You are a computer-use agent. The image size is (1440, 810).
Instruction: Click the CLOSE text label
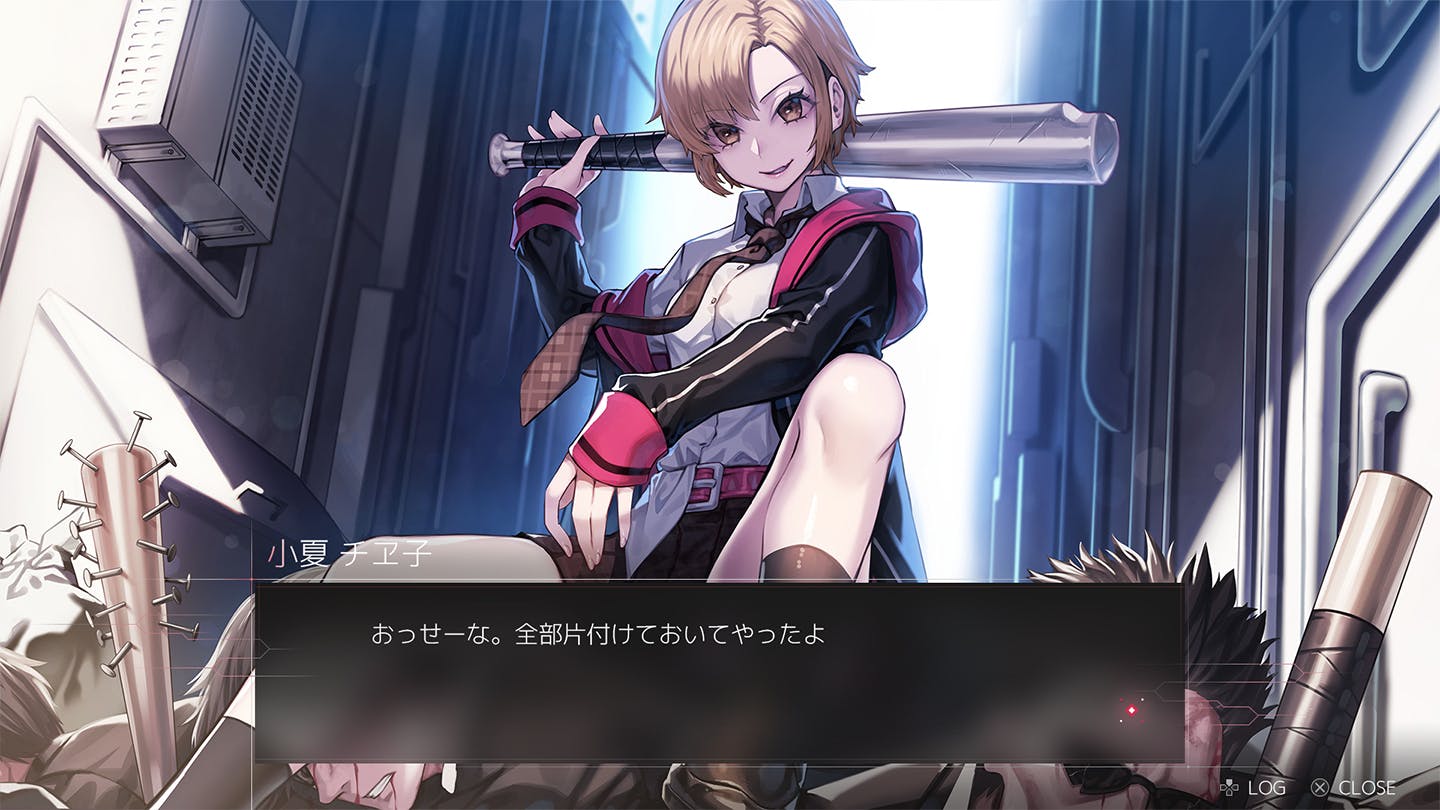1367,787
